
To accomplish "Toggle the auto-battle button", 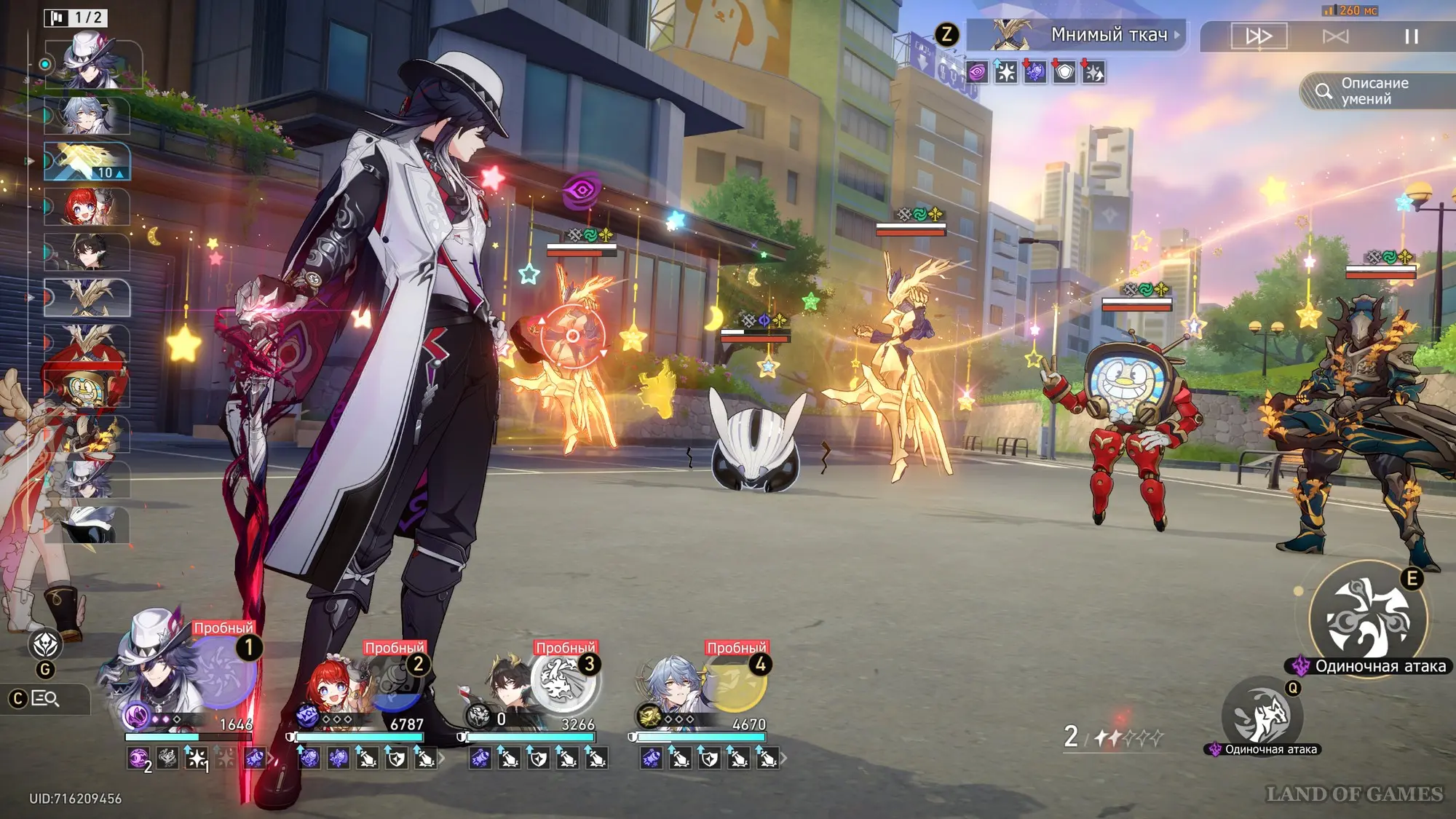I will [1335, 36].
